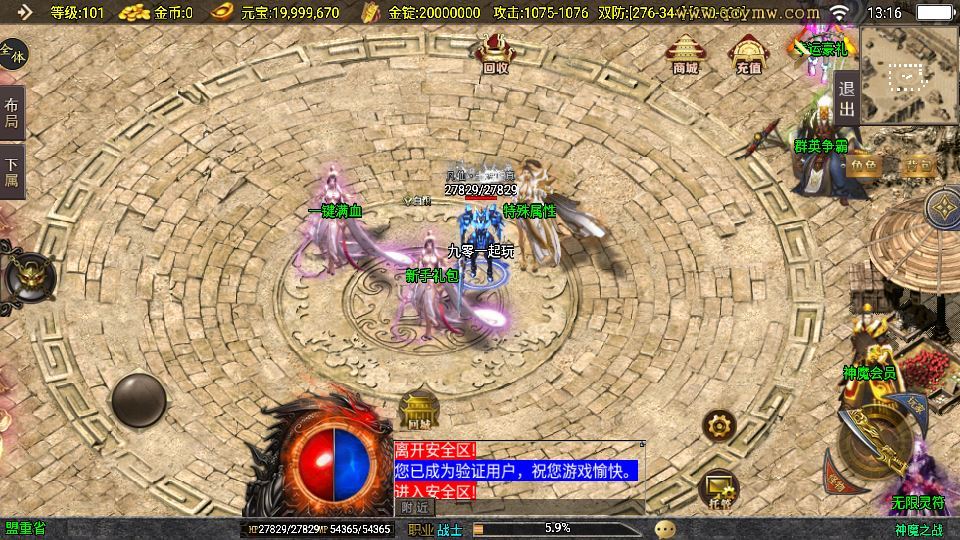
Task: Open the minimap
Action: [908, 74]
